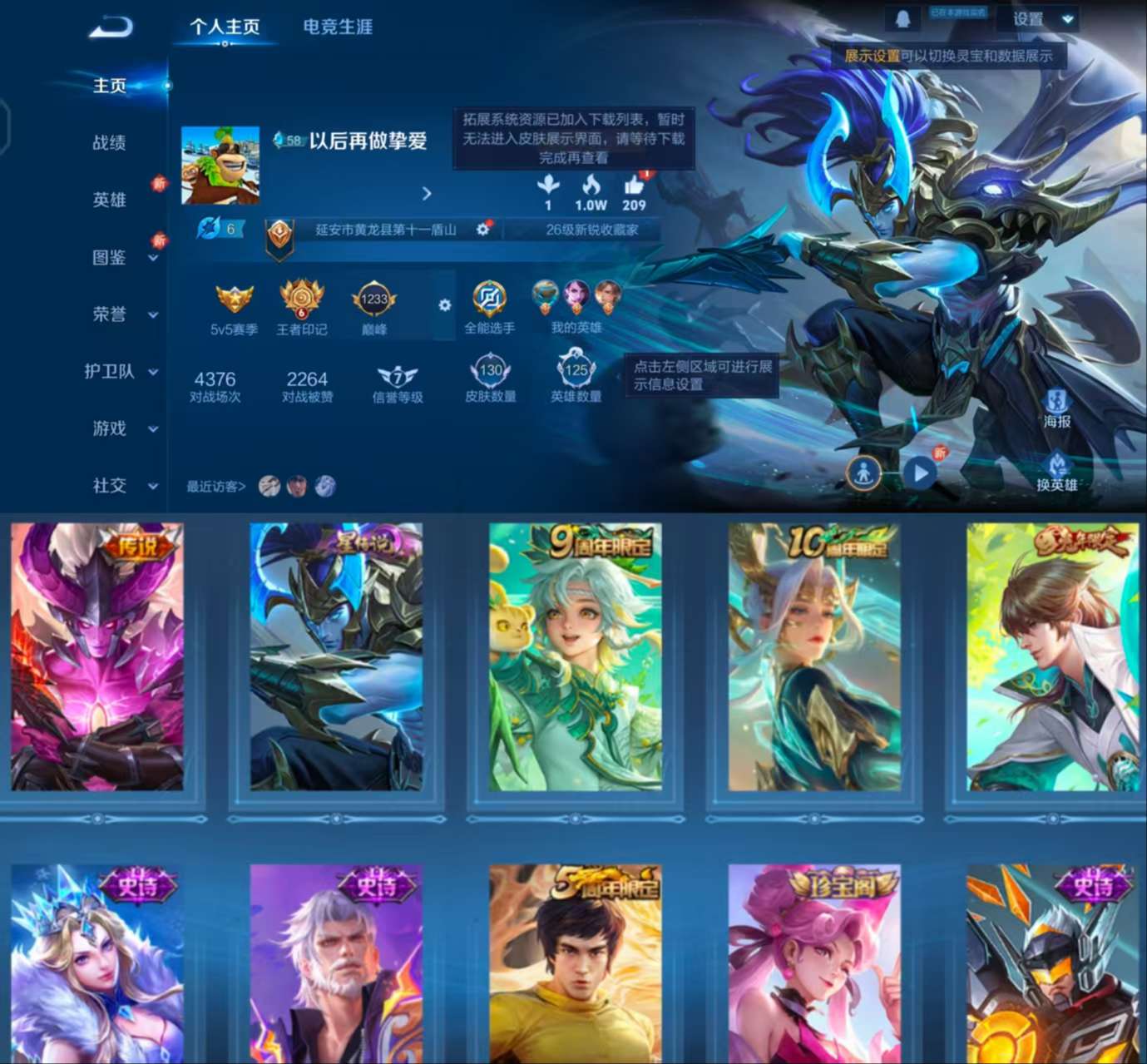This screenshot has width=1147, height=1064.
Task: Select the first hero avatar under 我的英雄
Action: (543, 293)
